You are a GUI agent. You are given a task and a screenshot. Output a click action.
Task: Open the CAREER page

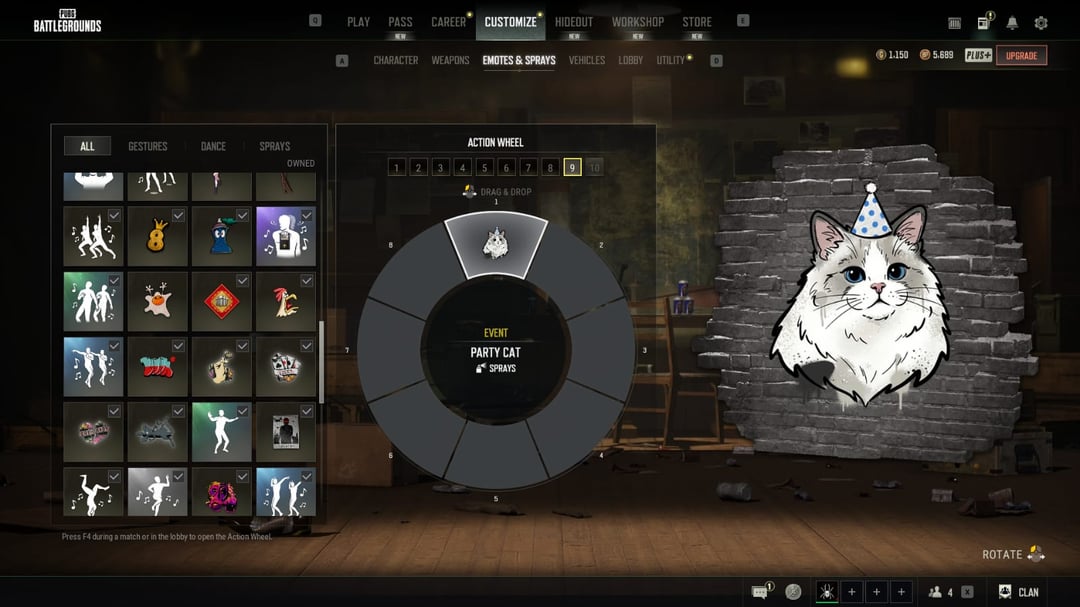point(448,22)
